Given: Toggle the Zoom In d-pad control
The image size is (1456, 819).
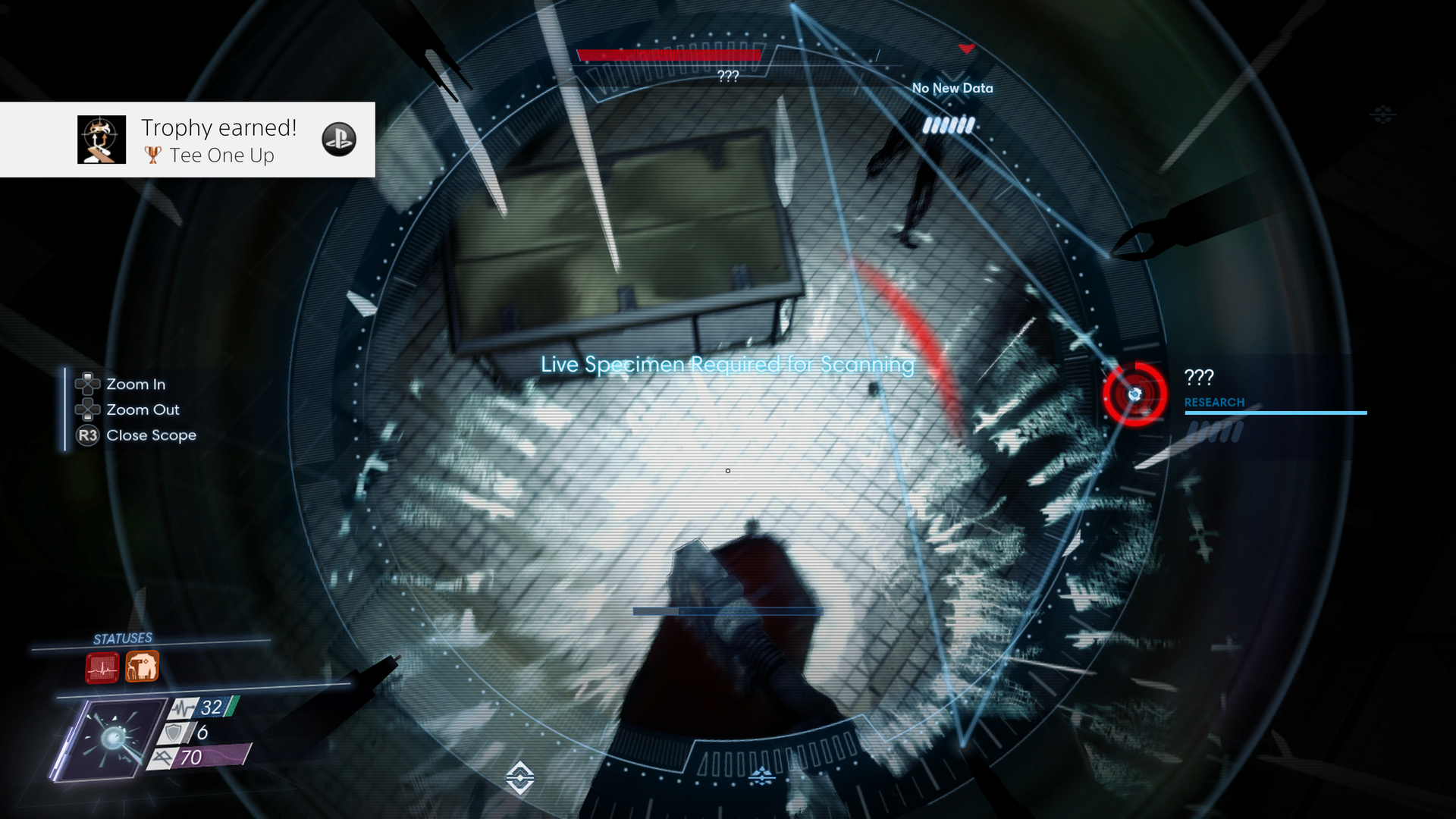Looking at the screenshot, I should [x=88, y=384].
